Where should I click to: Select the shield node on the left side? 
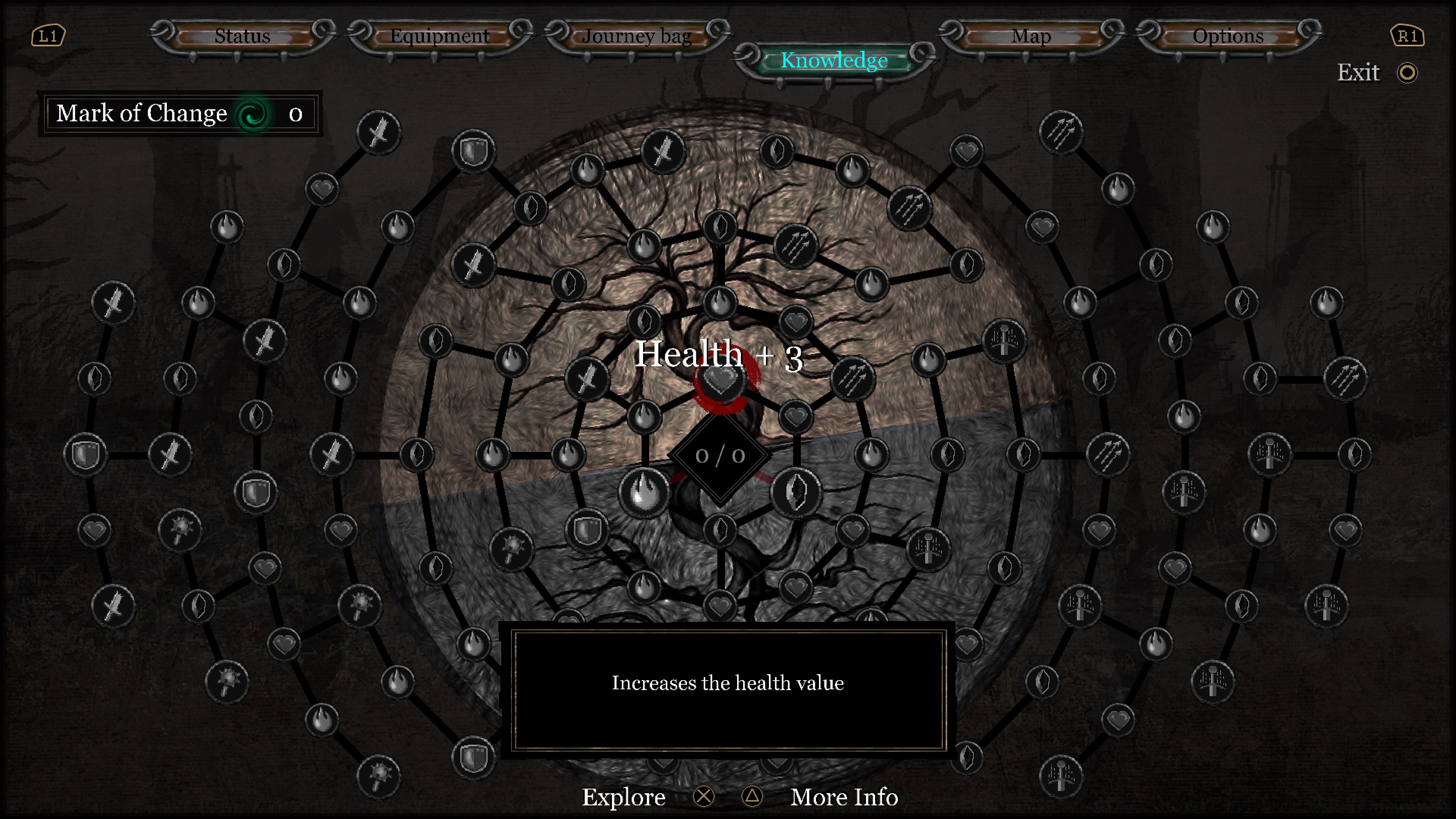point(86,453)
